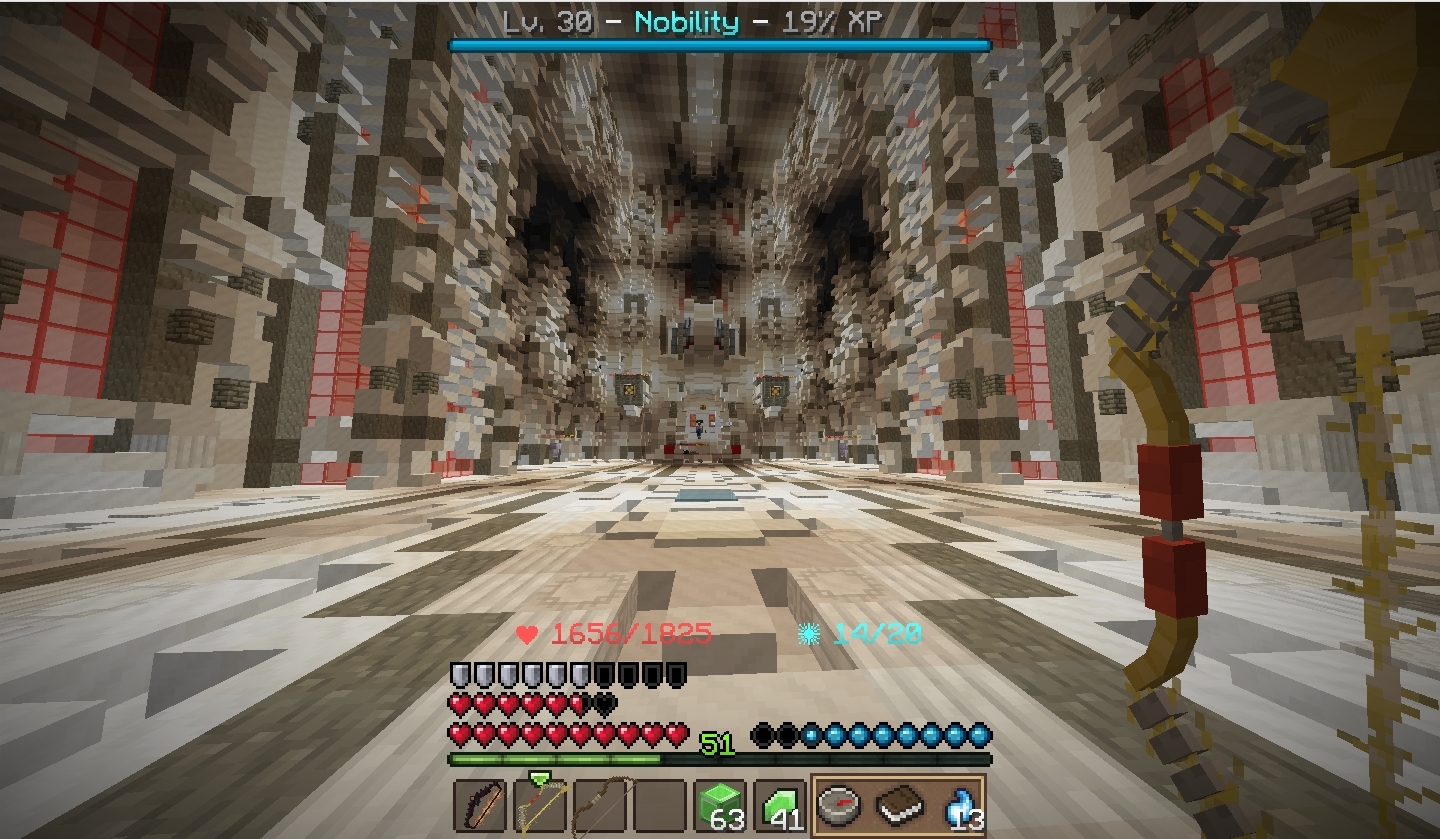Select the emerald block stack of 63
Image resolution: width=1440 pixels, height=839 pixels.
point(720,805)
